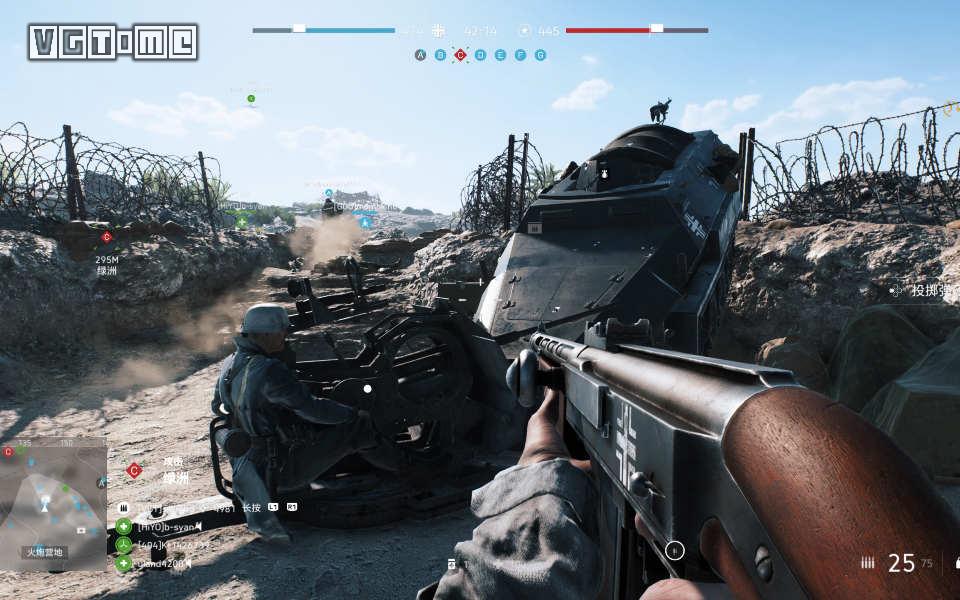Click the 295M objective C world marker
Screen dimensions: 960x600
106,237
